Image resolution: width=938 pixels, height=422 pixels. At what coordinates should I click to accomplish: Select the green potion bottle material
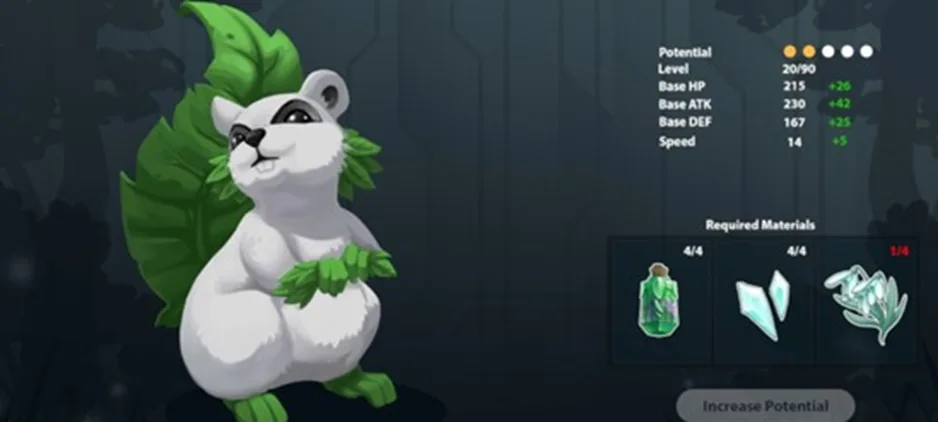659,301
